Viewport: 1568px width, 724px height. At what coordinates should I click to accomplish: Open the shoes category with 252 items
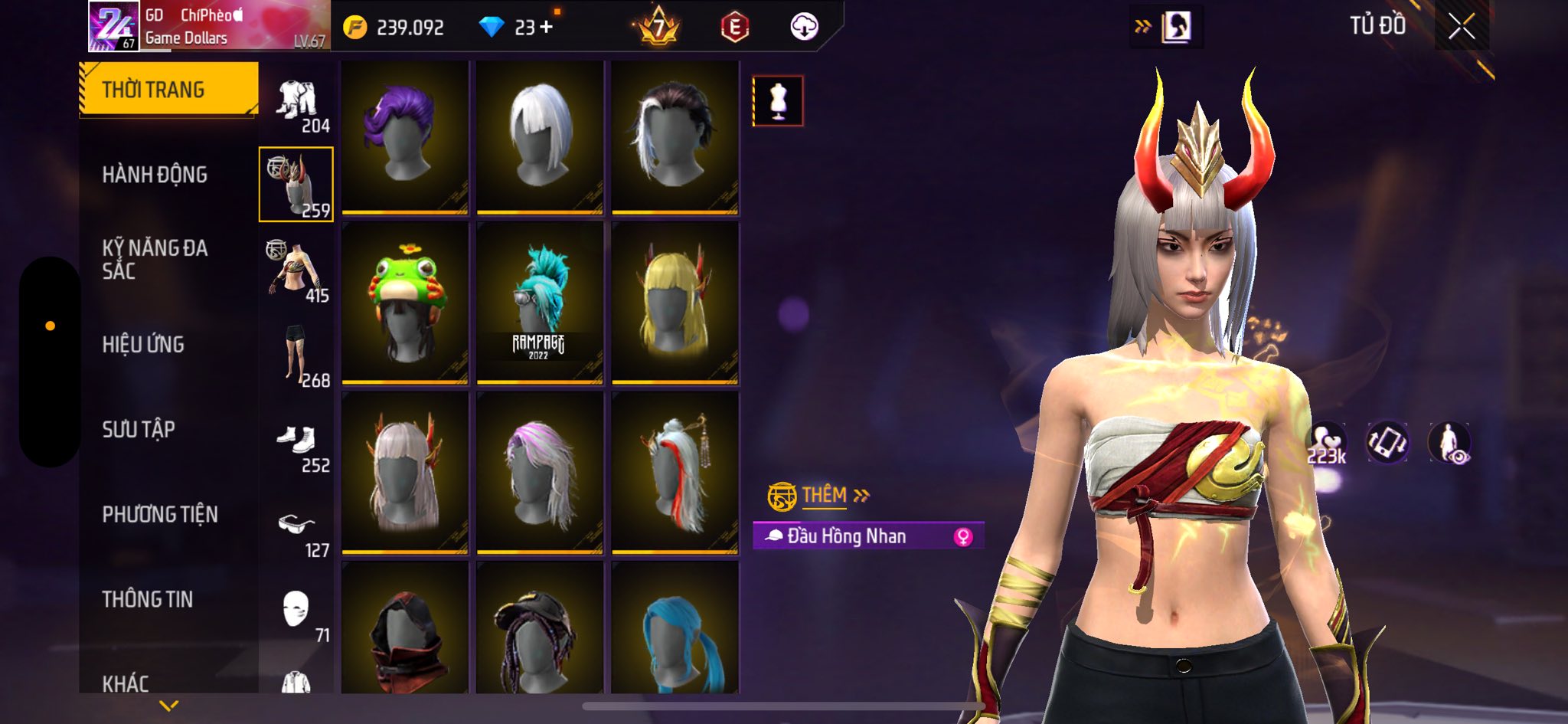297,447
